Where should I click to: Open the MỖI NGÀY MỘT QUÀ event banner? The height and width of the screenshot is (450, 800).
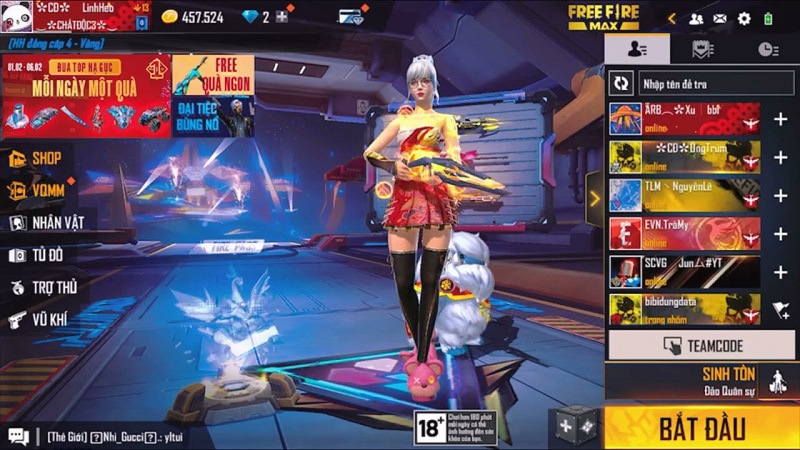(86, 96)
